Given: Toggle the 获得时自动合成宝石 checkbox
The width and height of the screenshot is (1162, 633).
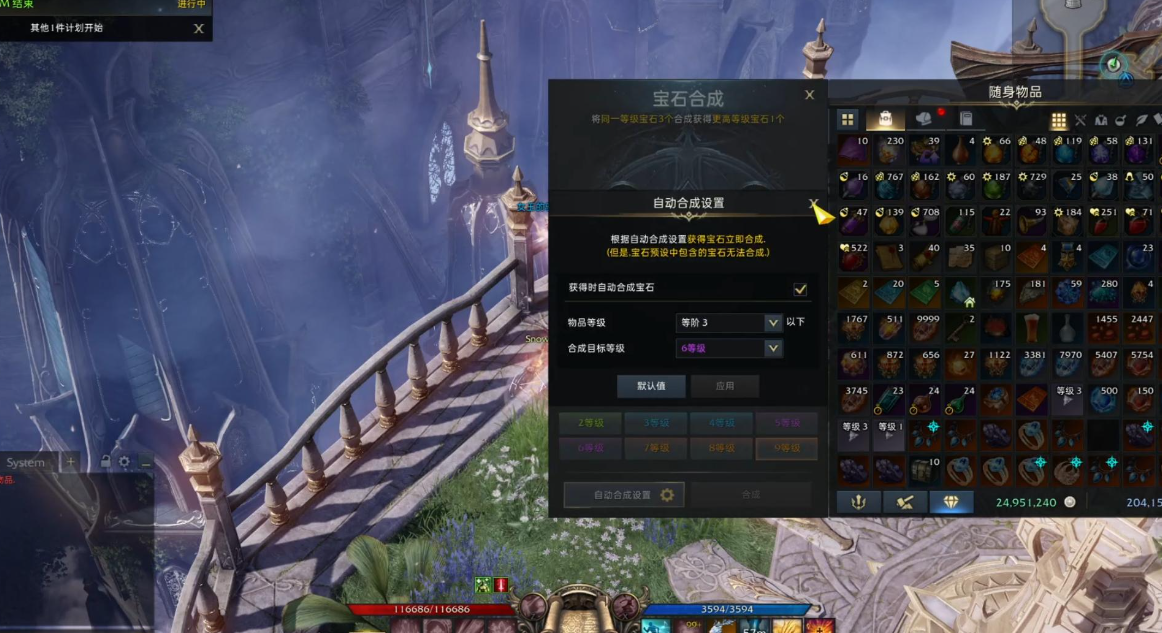Looking at the screenshot, I should pyautogui.click(x=800, y=289).
